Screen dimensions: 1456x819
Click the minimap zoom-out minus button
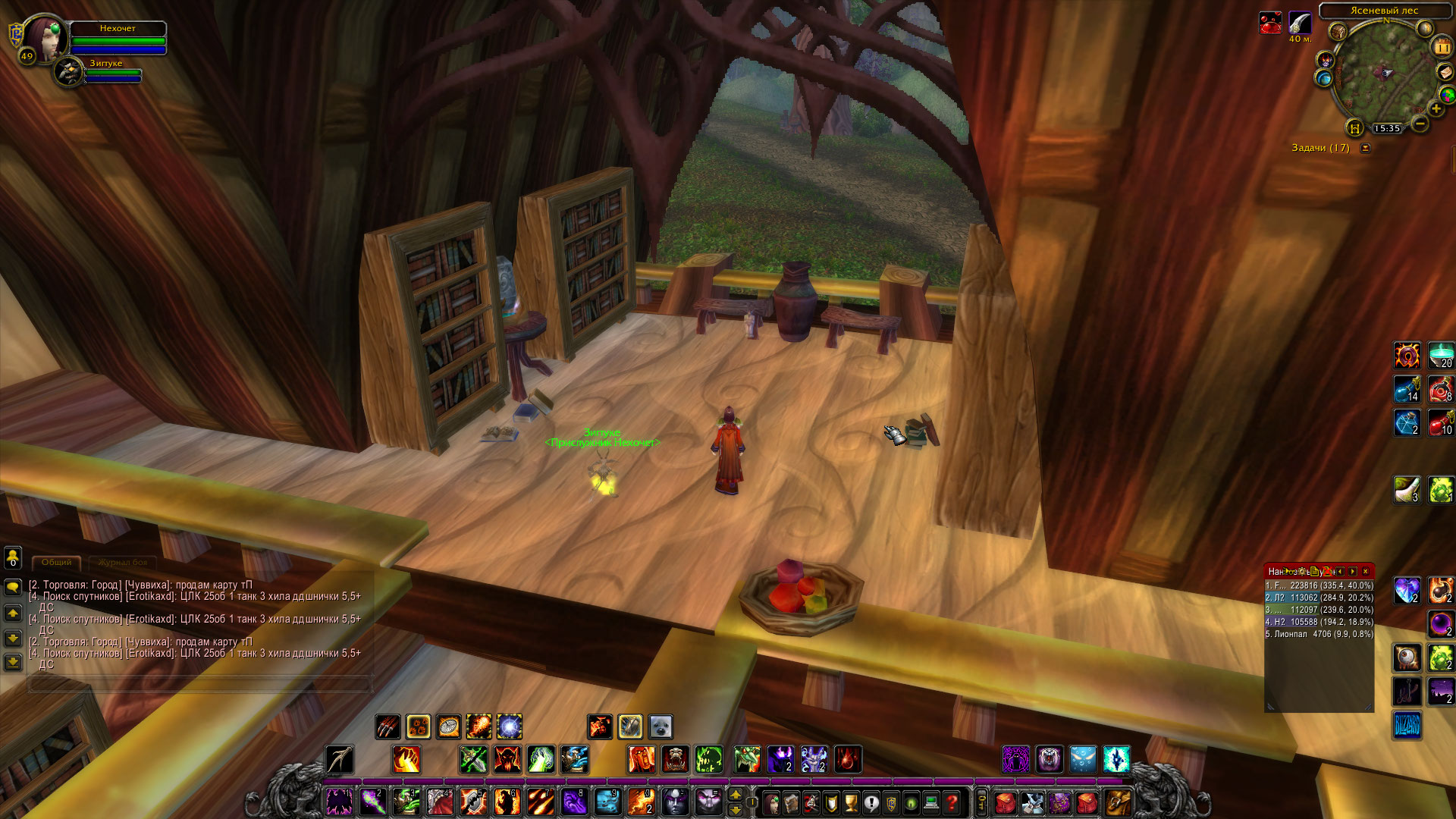[1420, 123]
